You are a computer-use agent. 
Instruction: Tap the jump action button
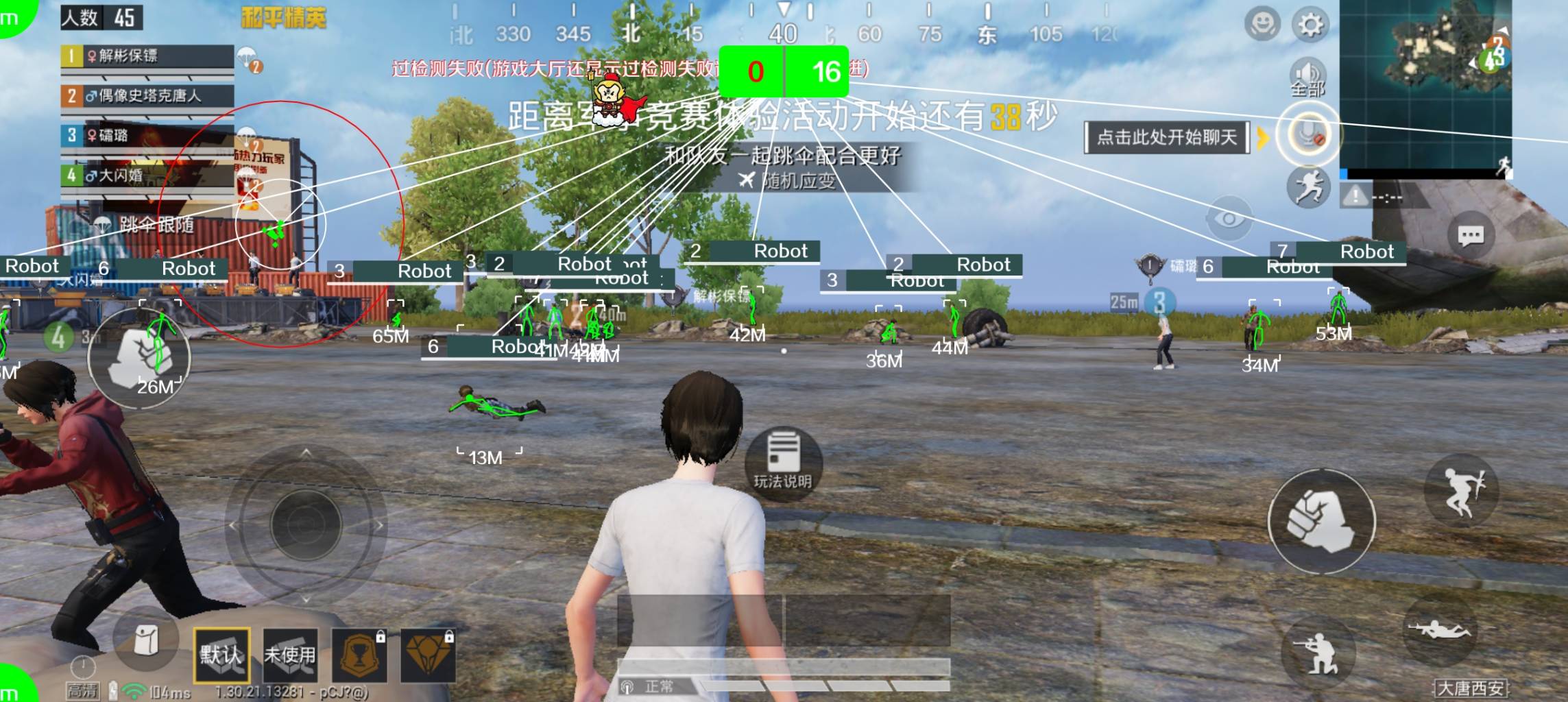click(x=1461, y=491)
